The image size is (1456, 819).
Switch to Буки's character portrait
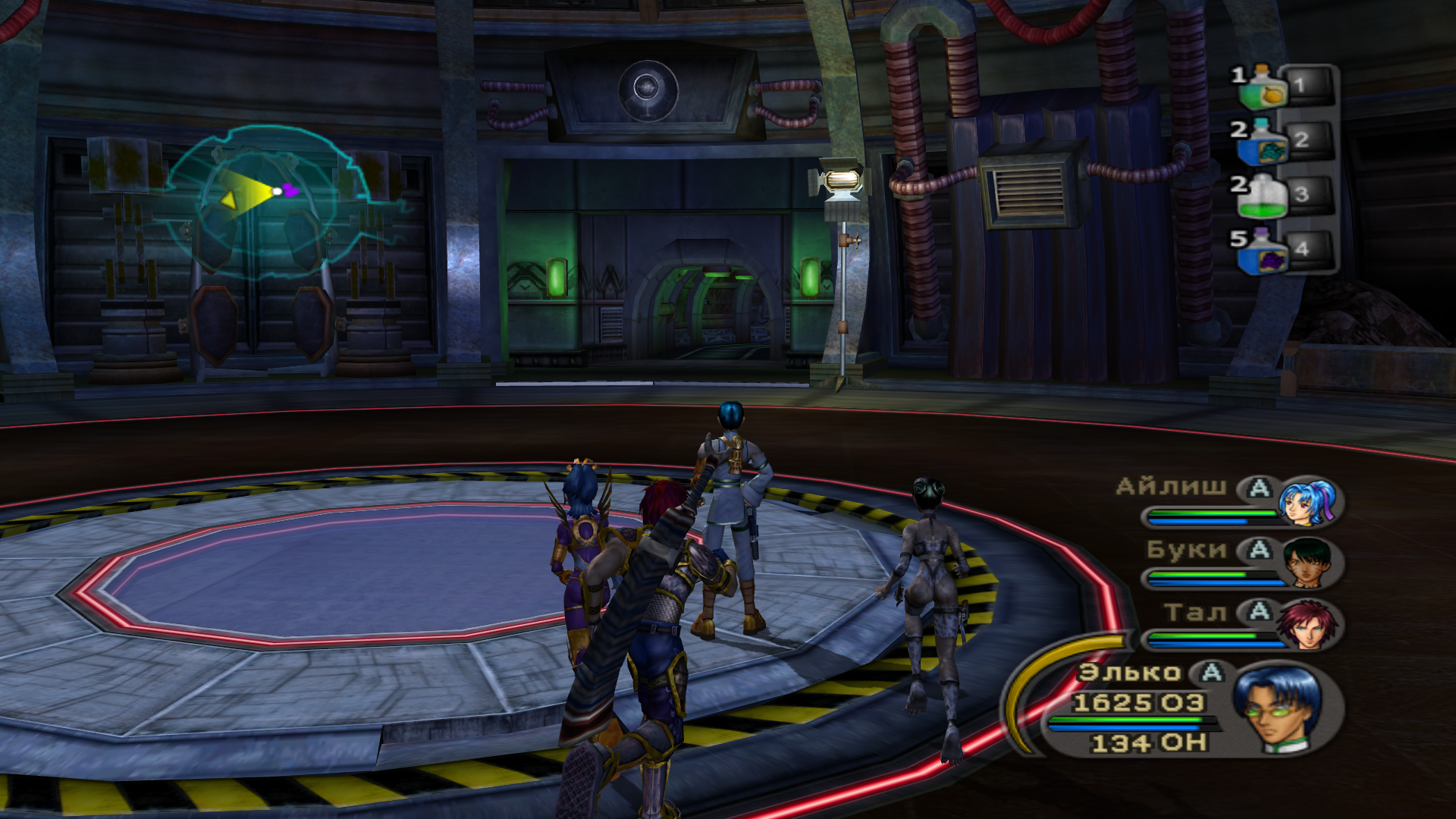pos(1307,563)
